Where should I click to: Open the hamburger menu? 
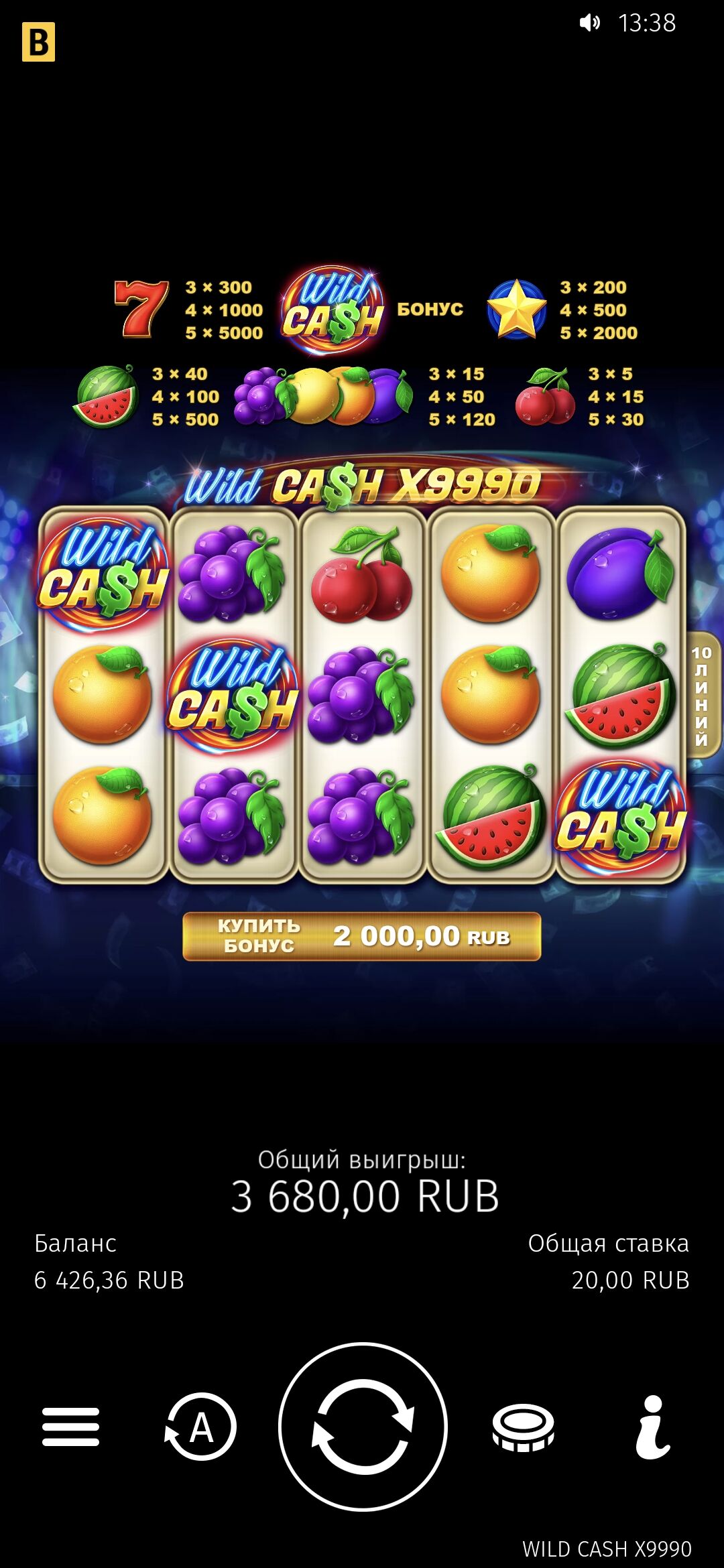tap(70, 1427)
